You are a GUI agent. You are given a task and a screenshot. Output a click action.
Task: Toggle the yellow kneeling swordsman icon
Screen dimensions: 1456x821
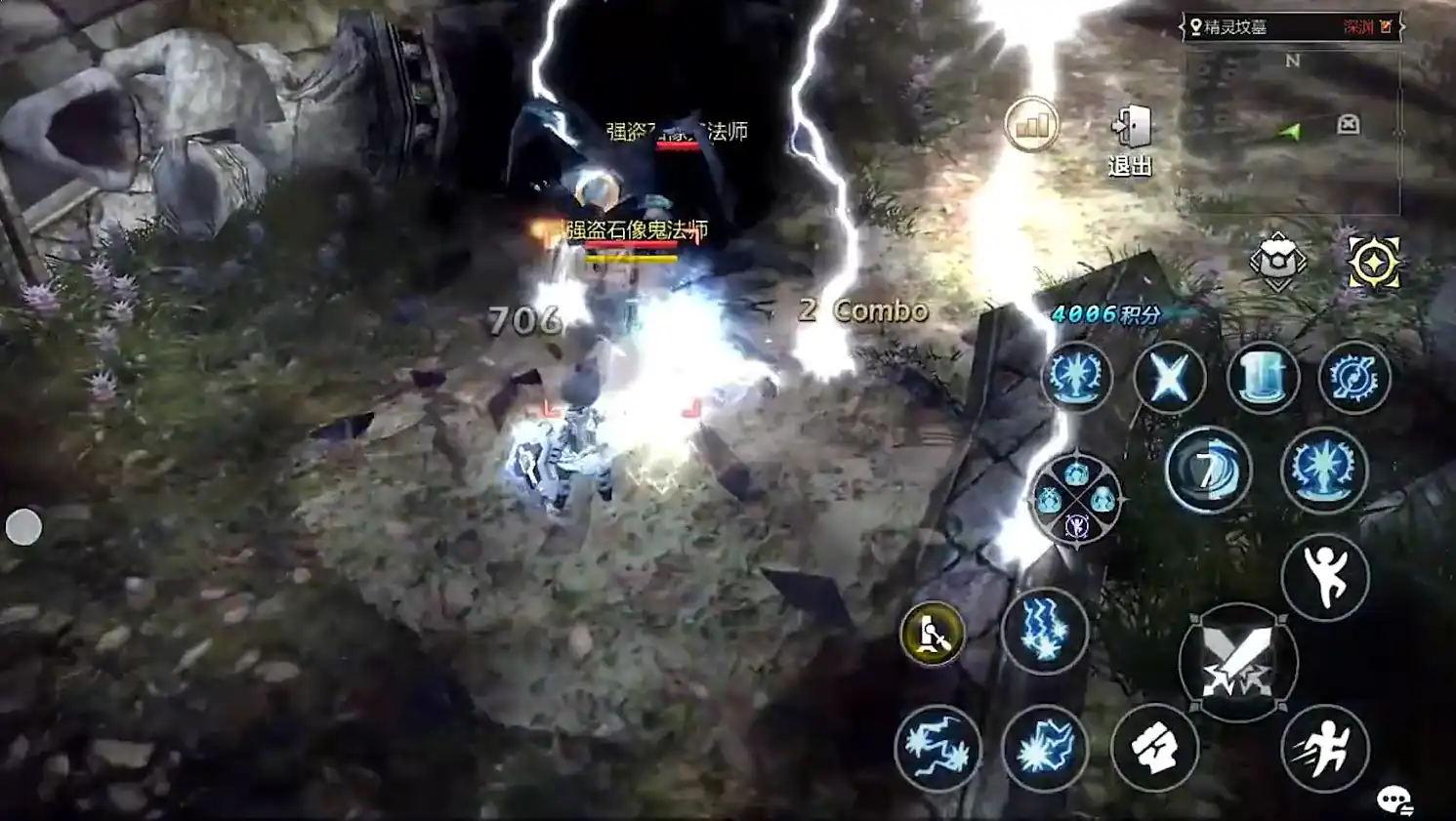coord(932,635)
